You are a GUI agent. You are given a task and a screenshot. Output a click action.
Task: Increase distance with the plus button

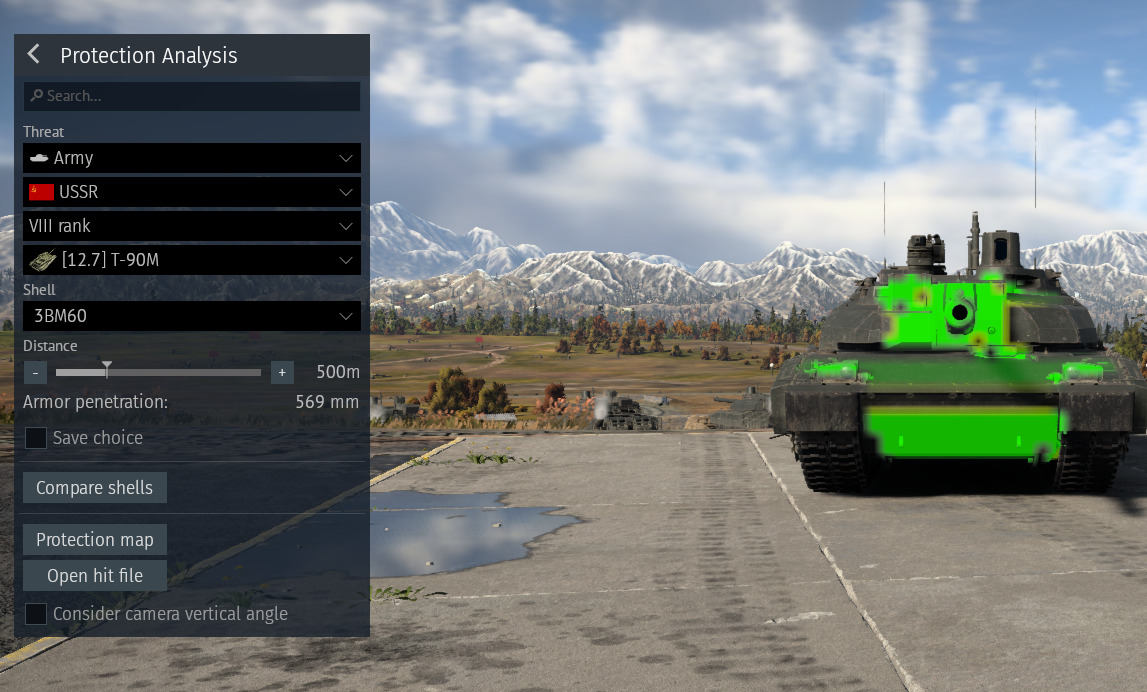click(x=282, y=372)
